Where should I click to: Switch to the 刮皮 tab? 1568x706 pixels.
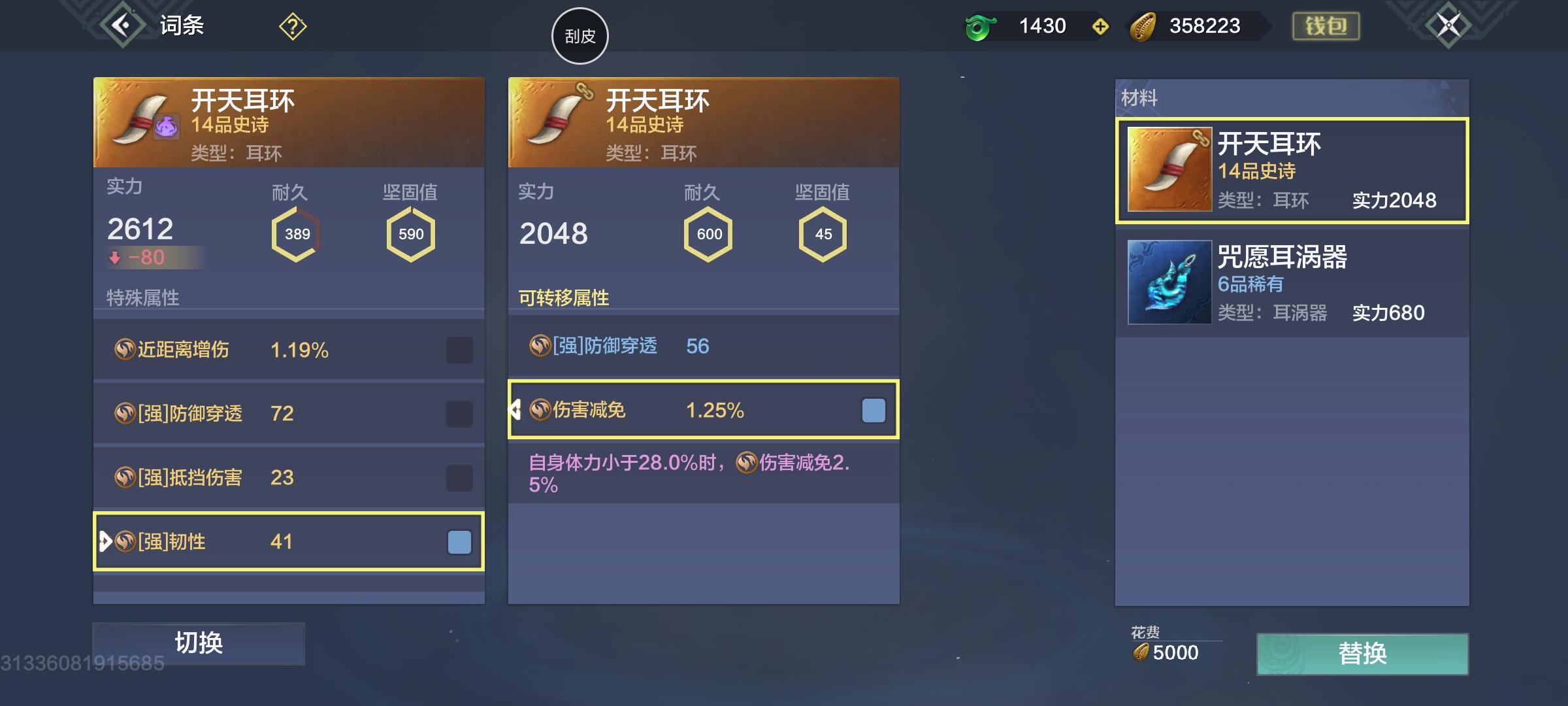pos(580,36)
